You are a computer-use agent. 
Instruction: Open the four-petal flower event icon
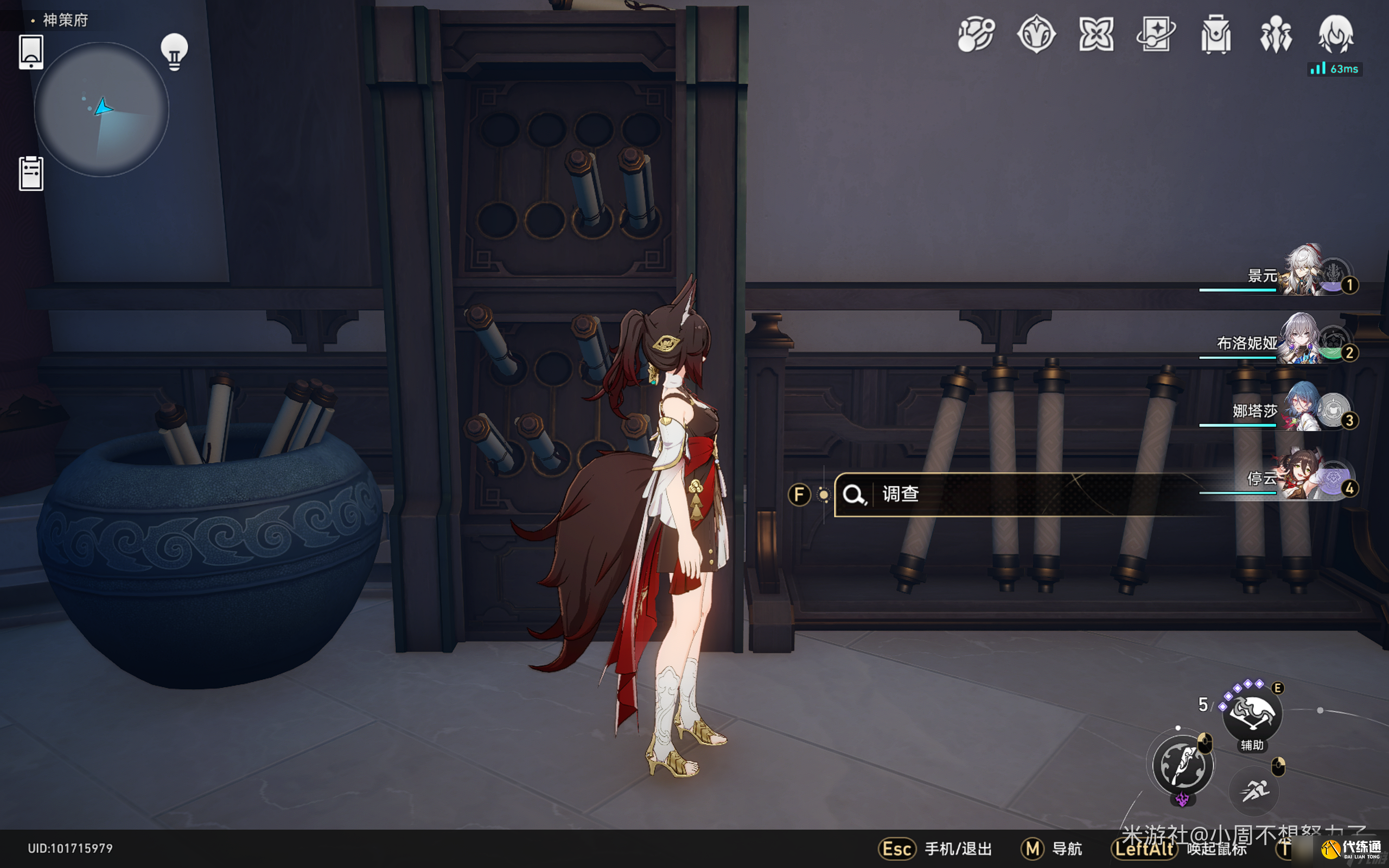point(1095,34)
